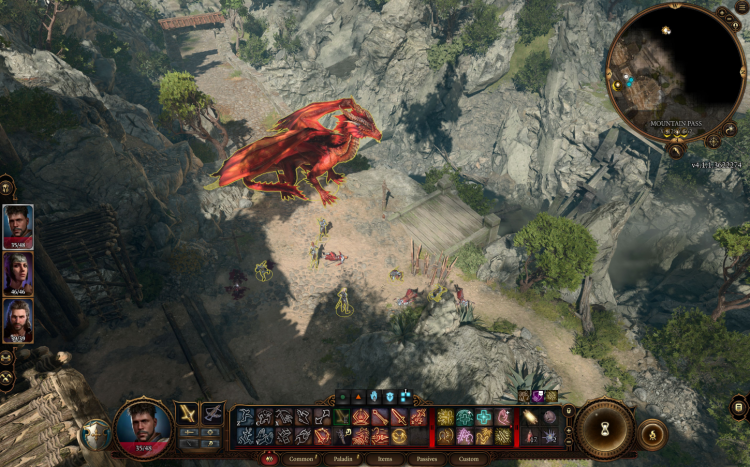Click the round button right of End Turn
The width and height of the screenshot is (750, 467).
pyautogui.click(x=652, y=433)
